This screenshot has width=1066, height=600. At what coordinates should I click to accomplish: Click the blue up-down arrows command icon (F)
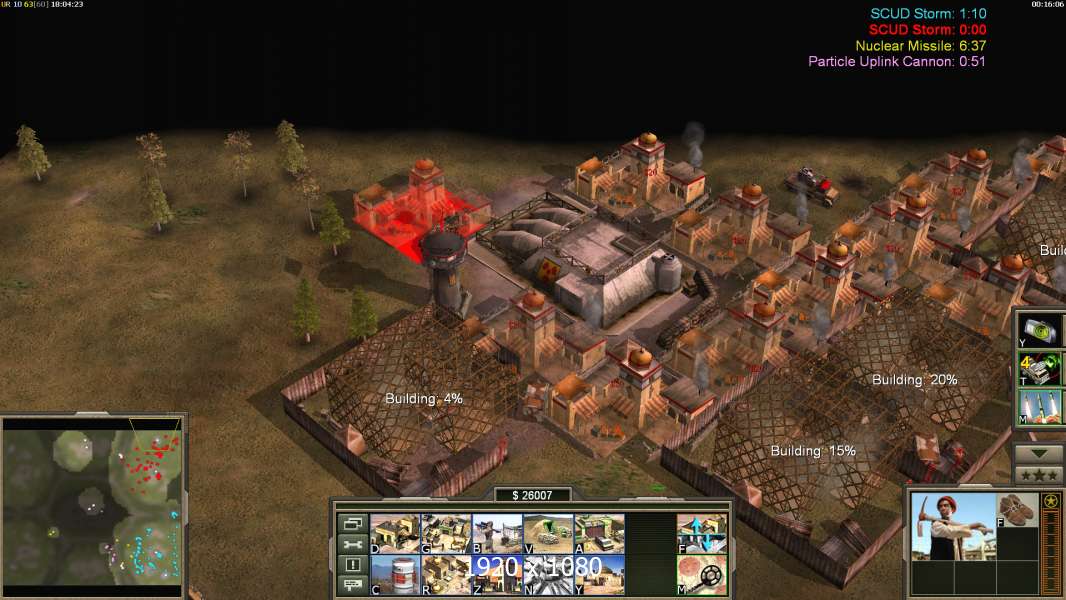pyautogui.click(x=701, y=534)
